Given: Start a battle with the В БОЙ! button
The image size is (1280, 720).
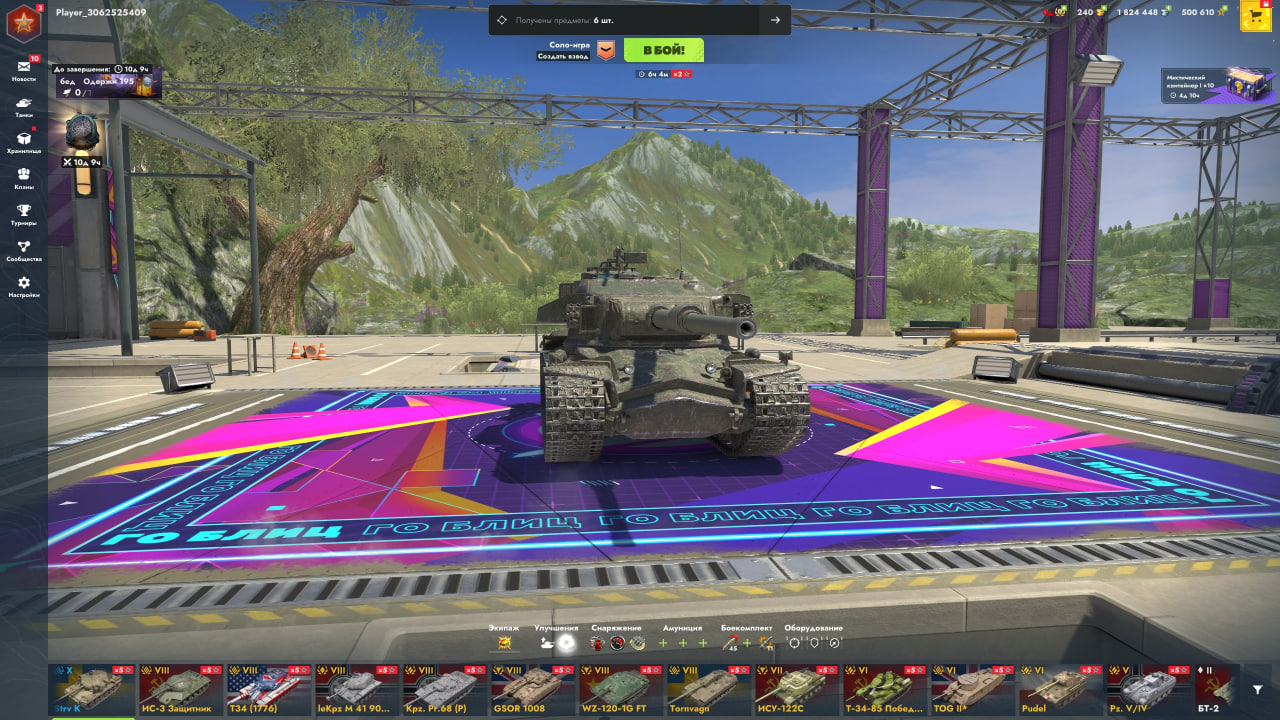Looking at the screenshot, I should [663, 50].
